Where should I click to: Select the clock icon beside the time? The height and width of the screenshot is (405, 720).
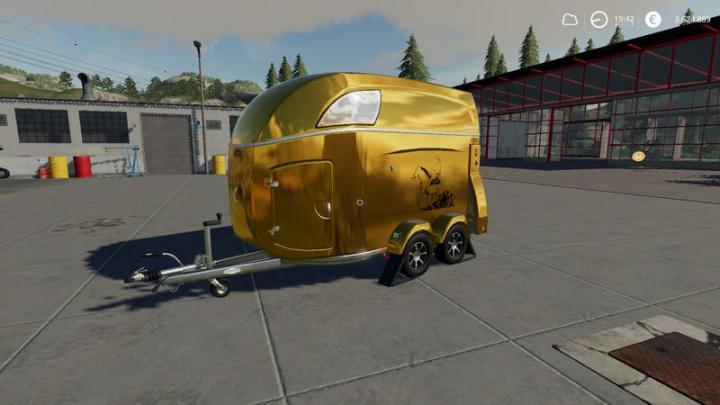click(599, 19)
